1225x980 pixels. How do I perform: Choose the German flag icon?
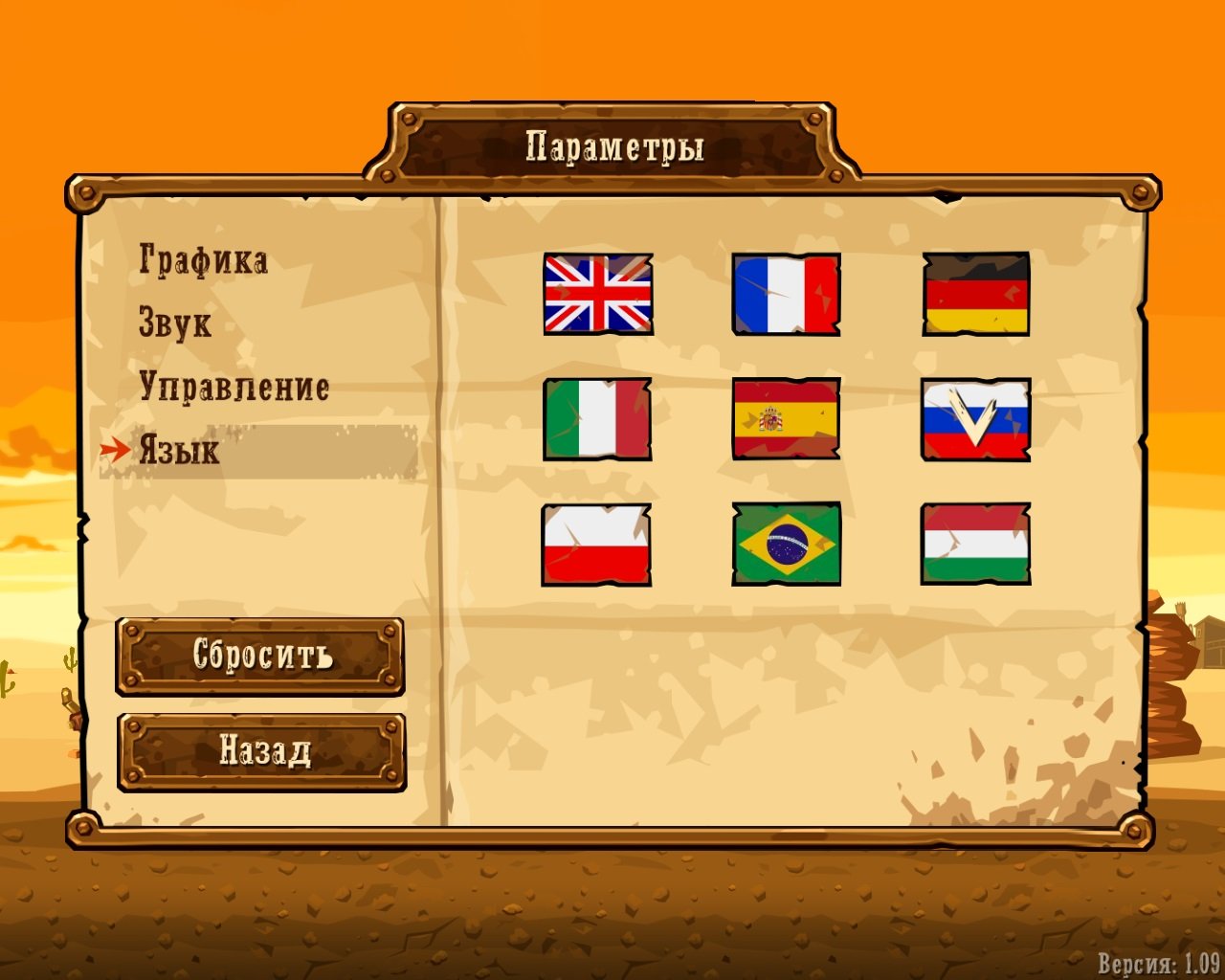click(x=975, y=296)
